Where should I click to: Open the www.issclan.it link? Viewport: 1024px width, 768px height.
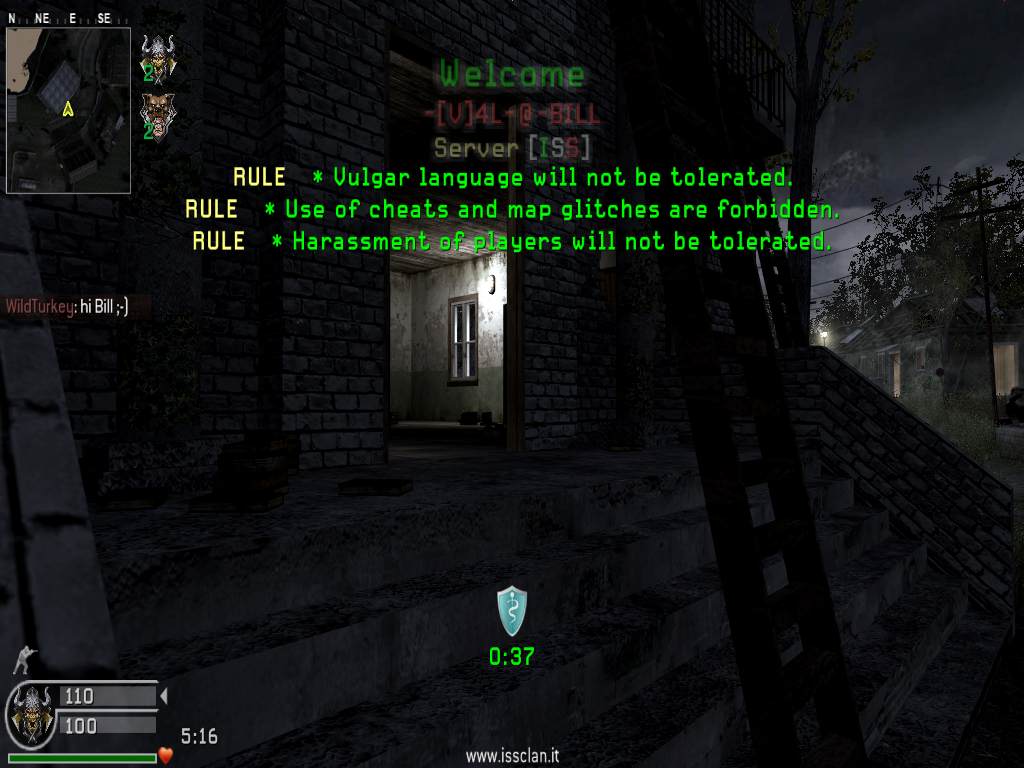click(511, 757)
